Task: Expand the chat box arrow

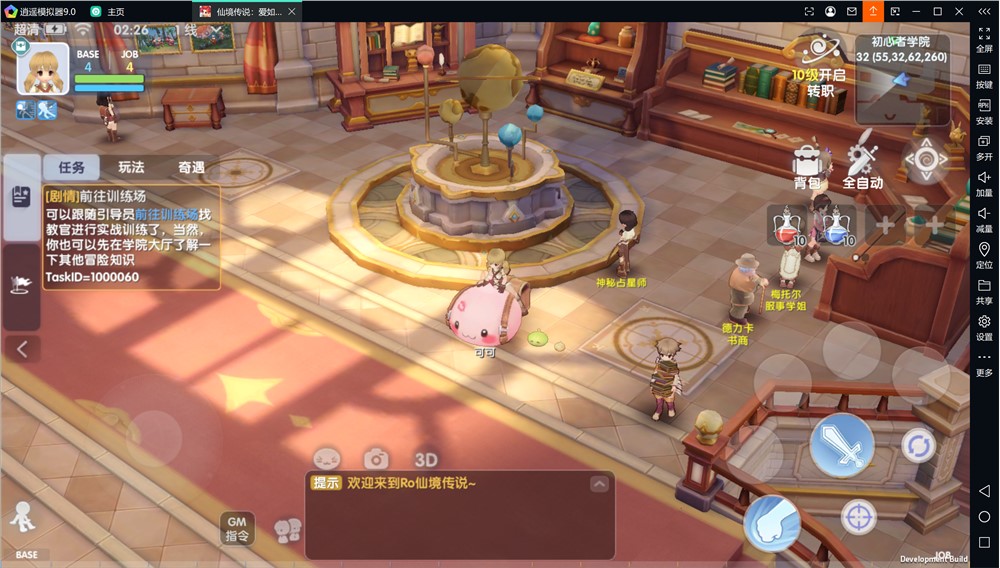Action: [599, 484]
